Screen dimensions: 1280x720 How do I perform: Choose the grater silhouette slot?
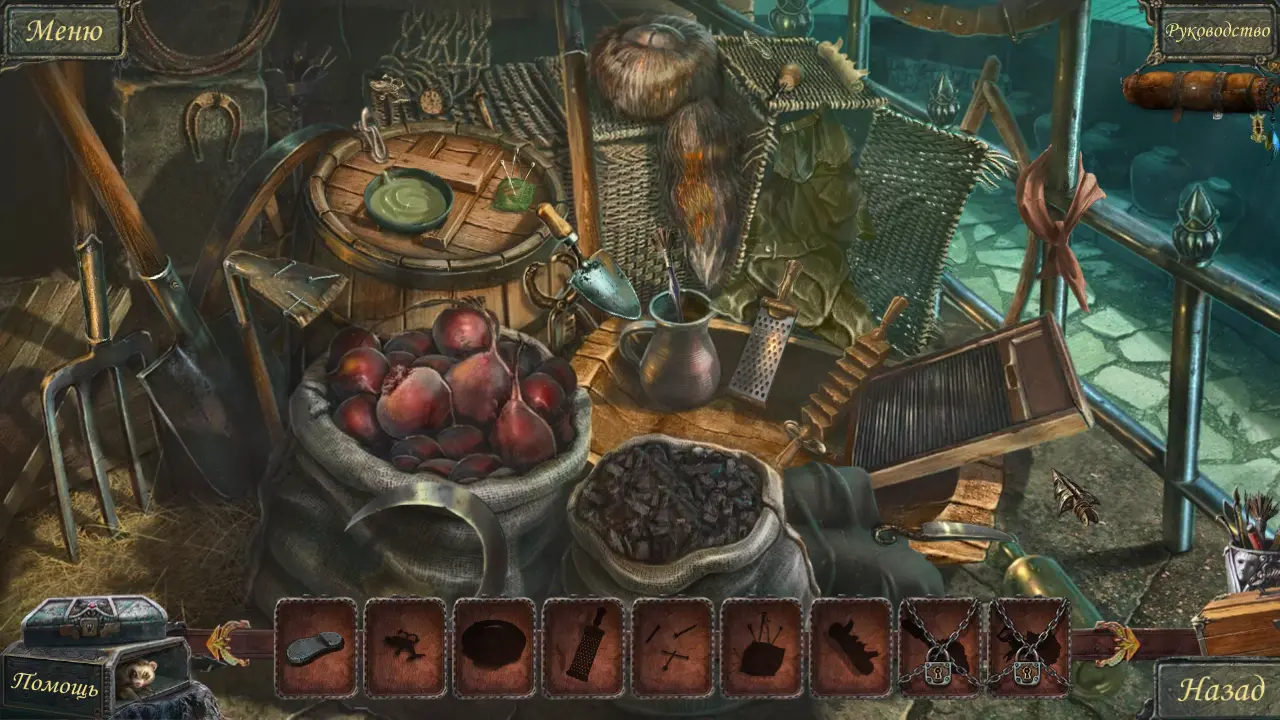coord(583,647)
